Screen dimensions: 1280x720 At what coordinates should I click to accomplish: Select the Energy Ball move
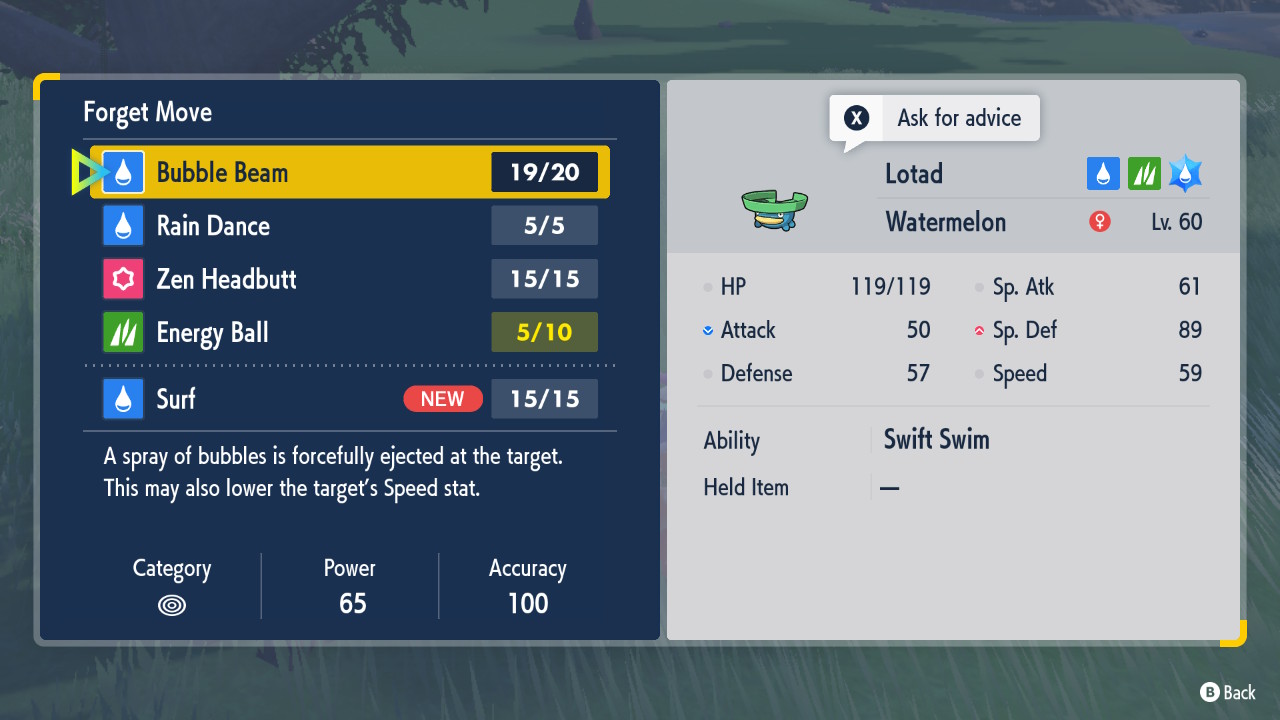[350, 332]
